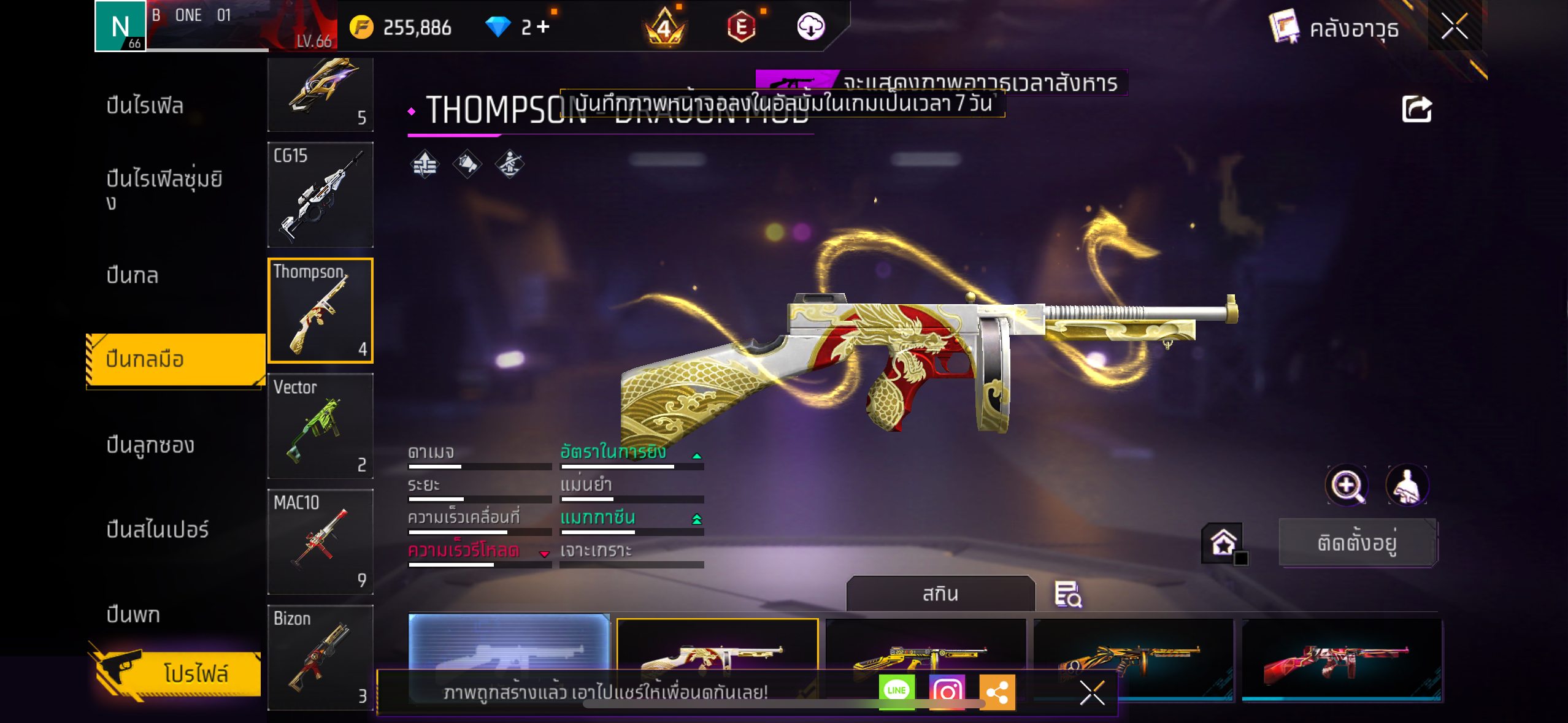Click the ติดตั้งอยู่ equipped button
Screen dimensions: 1568x723
[1358, 543]
